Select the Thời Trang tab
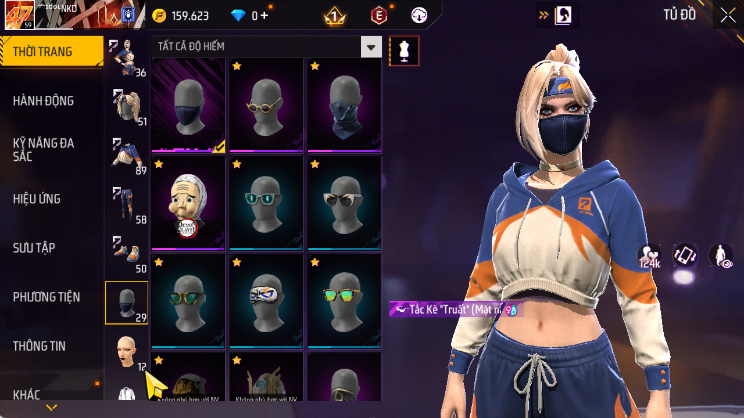This screenshot has height=418, width=744. (x=45, y=52)
